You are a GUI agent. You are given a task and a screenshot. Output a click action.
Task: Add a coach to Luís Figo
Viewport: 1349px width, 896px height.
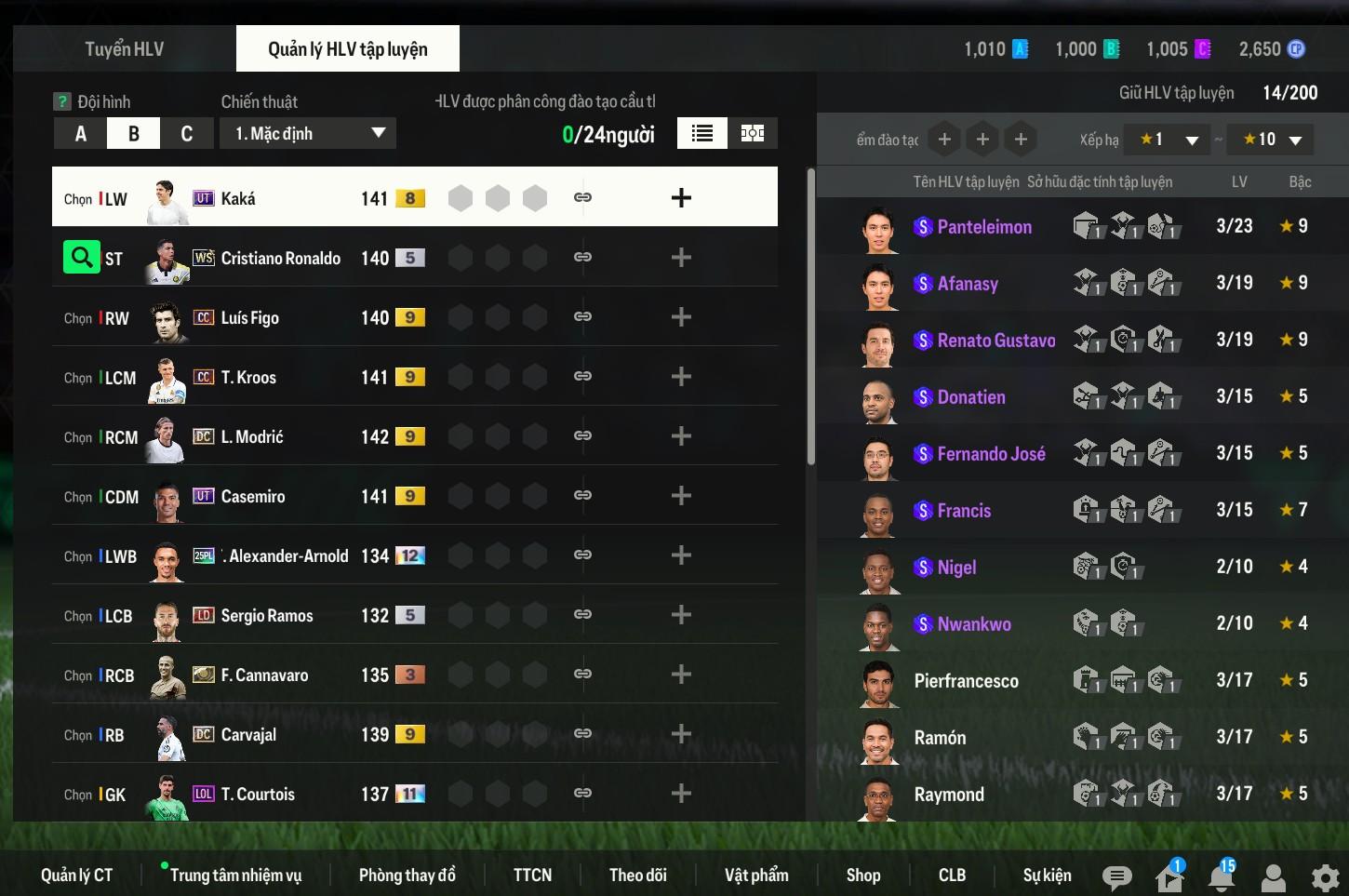[x=681, y=317]
